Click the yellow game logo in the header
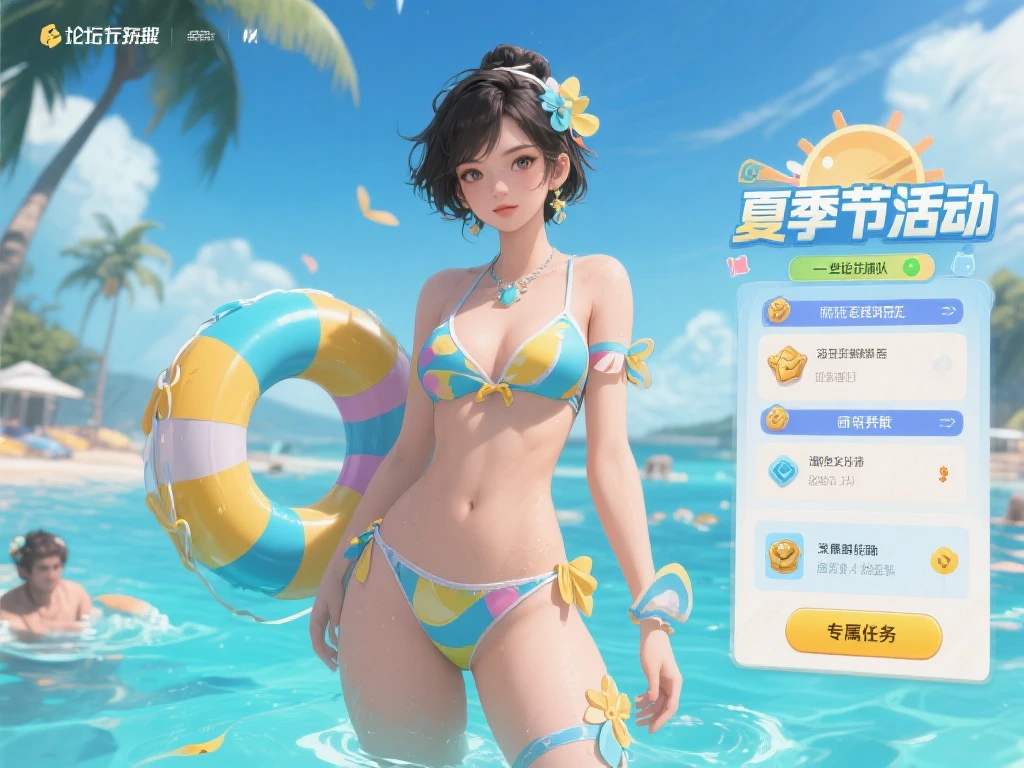The image size is (1024, 768). (50, 36)
